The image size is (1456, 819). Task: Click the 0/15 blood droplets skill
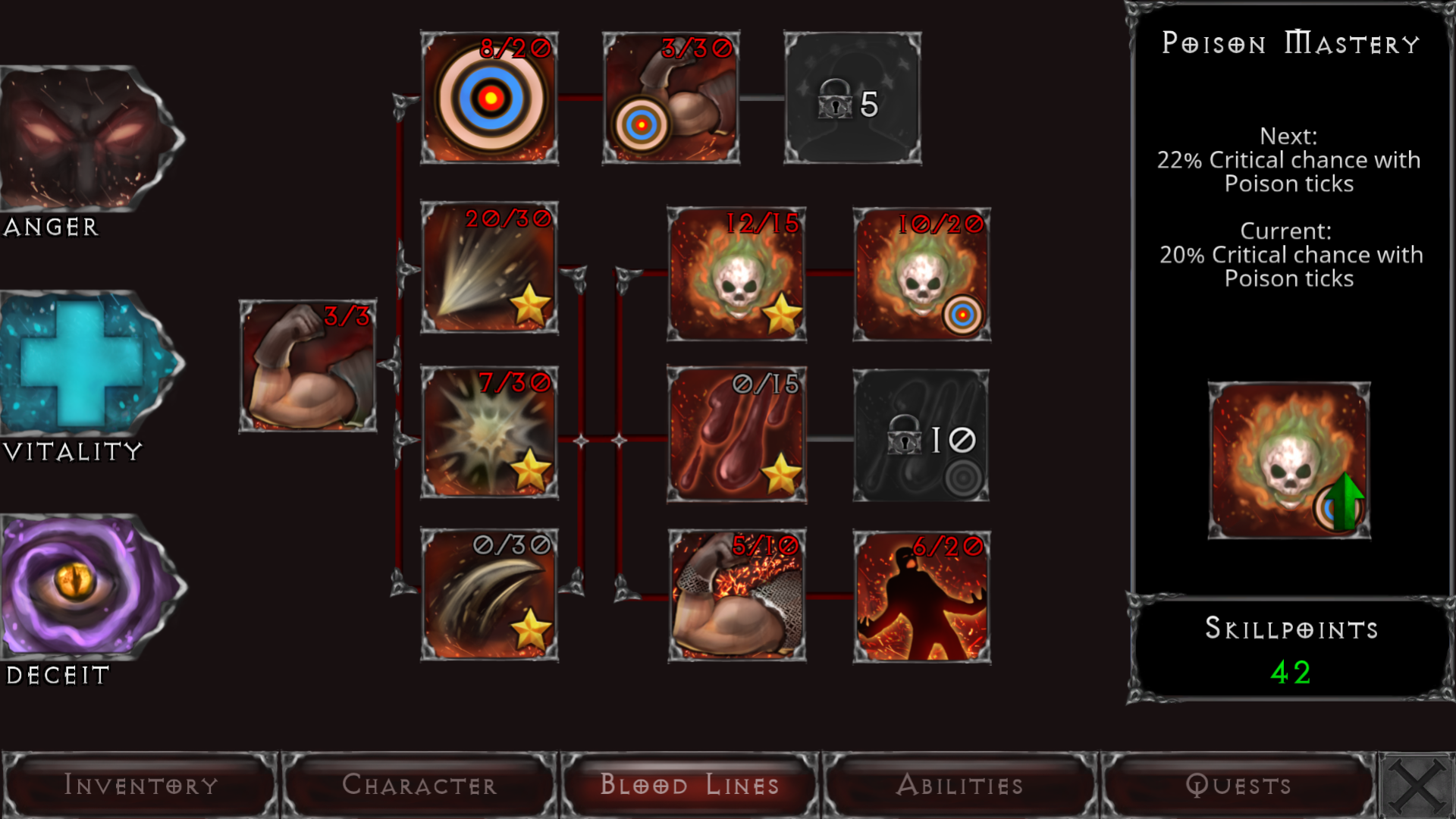[736, 436]
